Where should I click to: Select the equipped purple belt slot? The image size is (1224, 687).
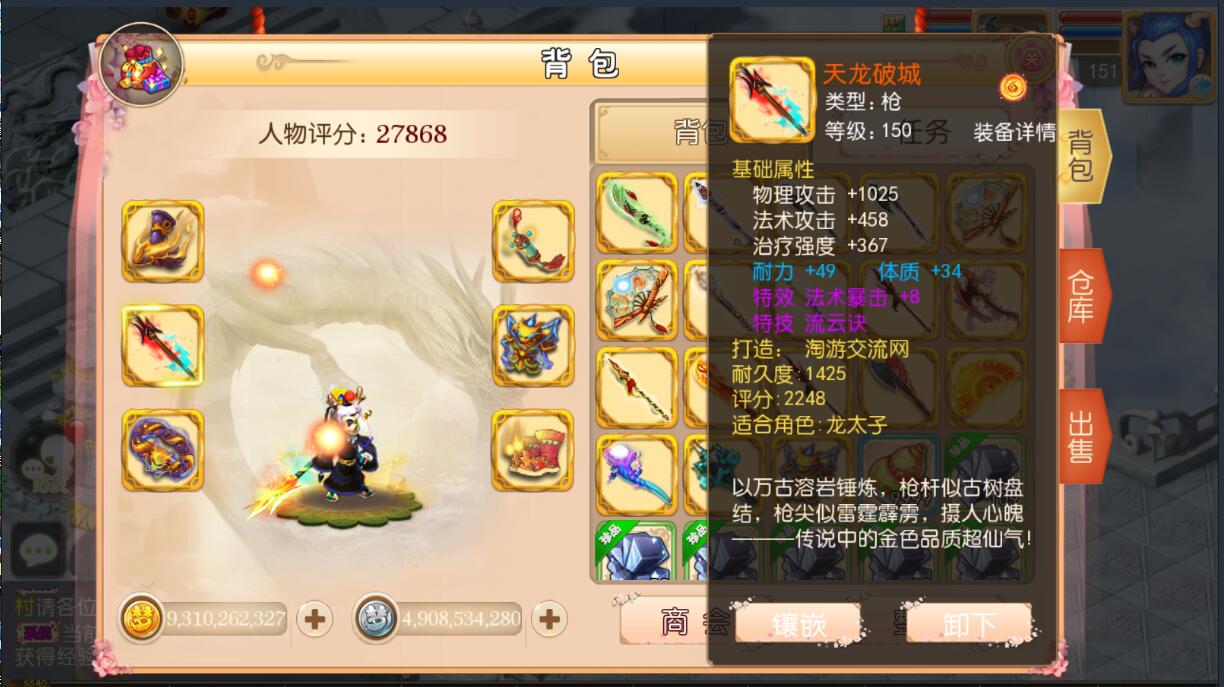click(x=162, y=449)
